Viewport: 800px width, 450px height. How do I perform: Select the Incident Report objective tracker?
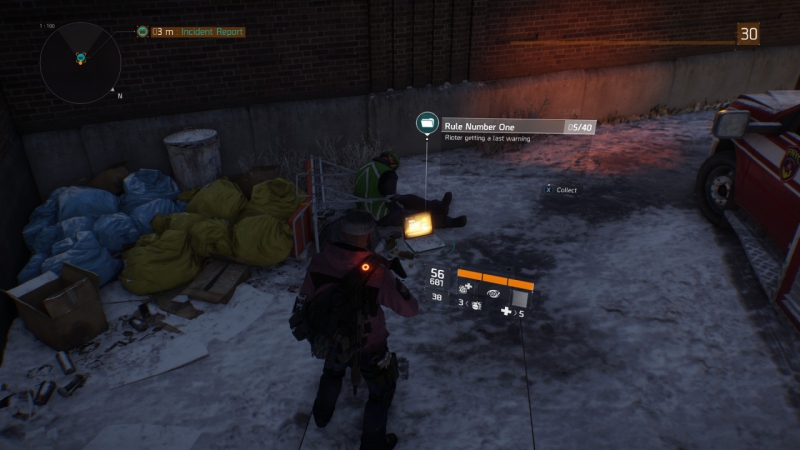click(190, 32)
